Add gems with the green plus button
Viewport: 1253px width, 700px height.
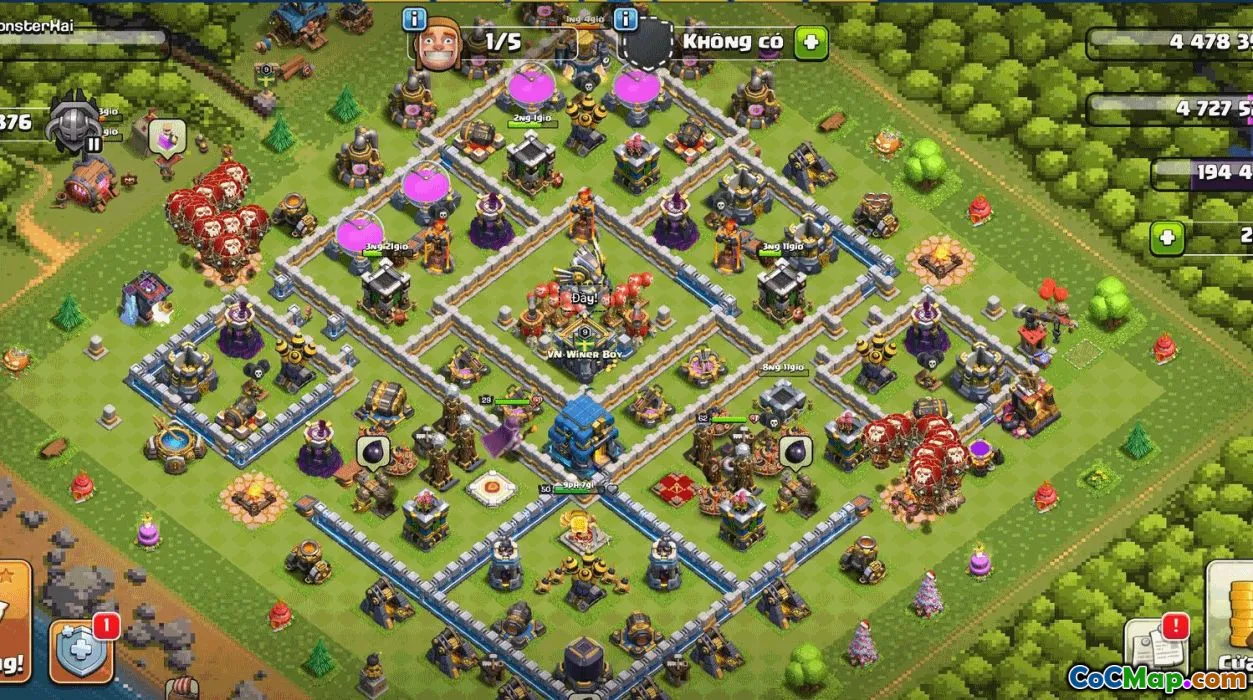pyautogui.click(x=1166, y=238)
